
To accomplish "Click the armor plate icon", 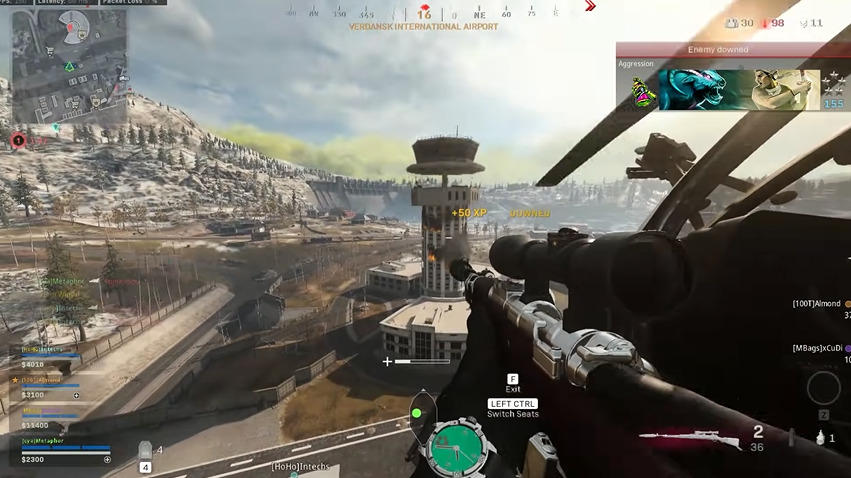I will (145, 452).
